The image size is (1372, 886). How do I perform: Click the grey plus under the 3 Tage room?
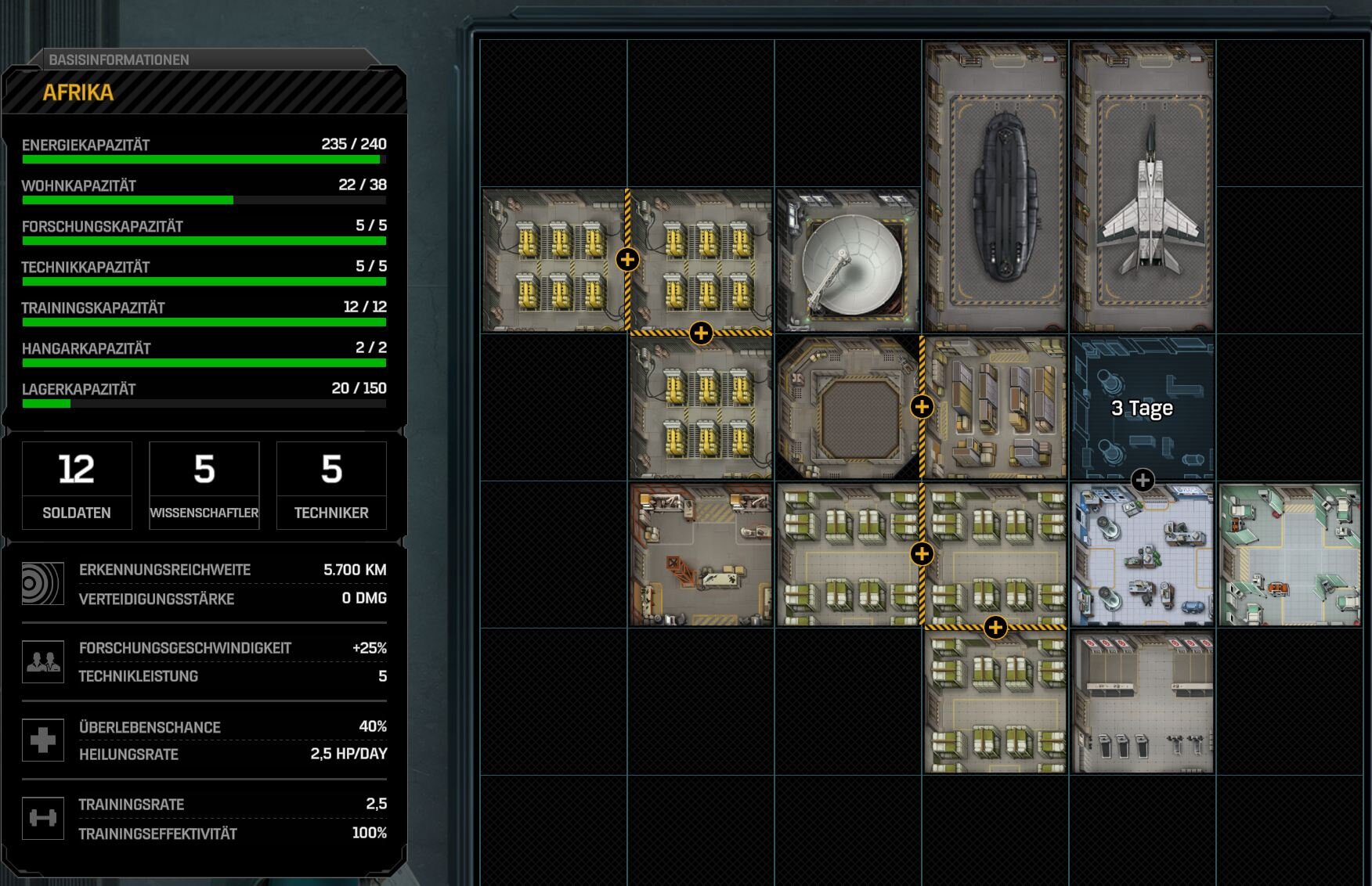point(1143,480)
